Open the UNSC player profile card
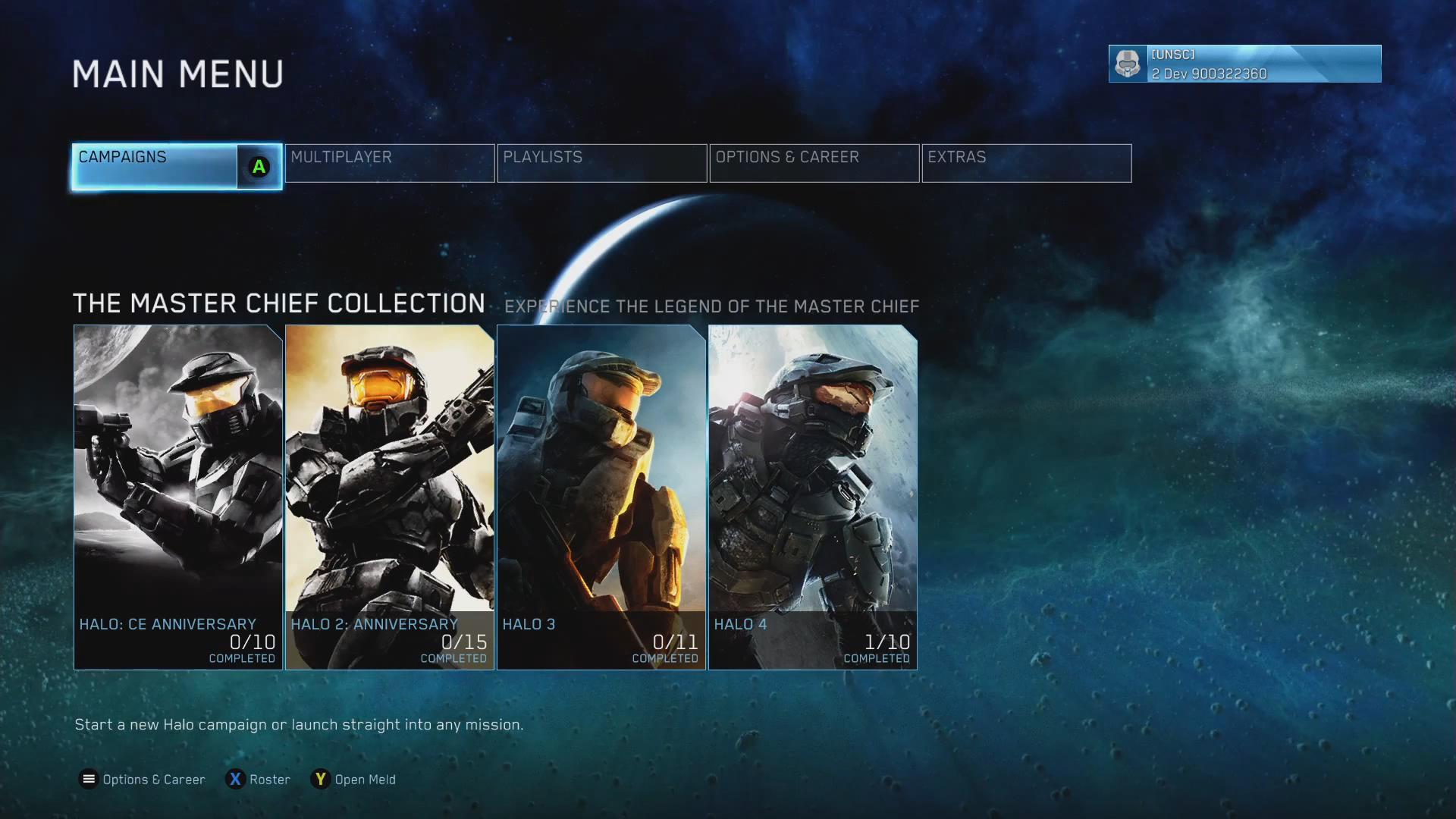This screenshot has height=819, width=1456. point(1244,64)
